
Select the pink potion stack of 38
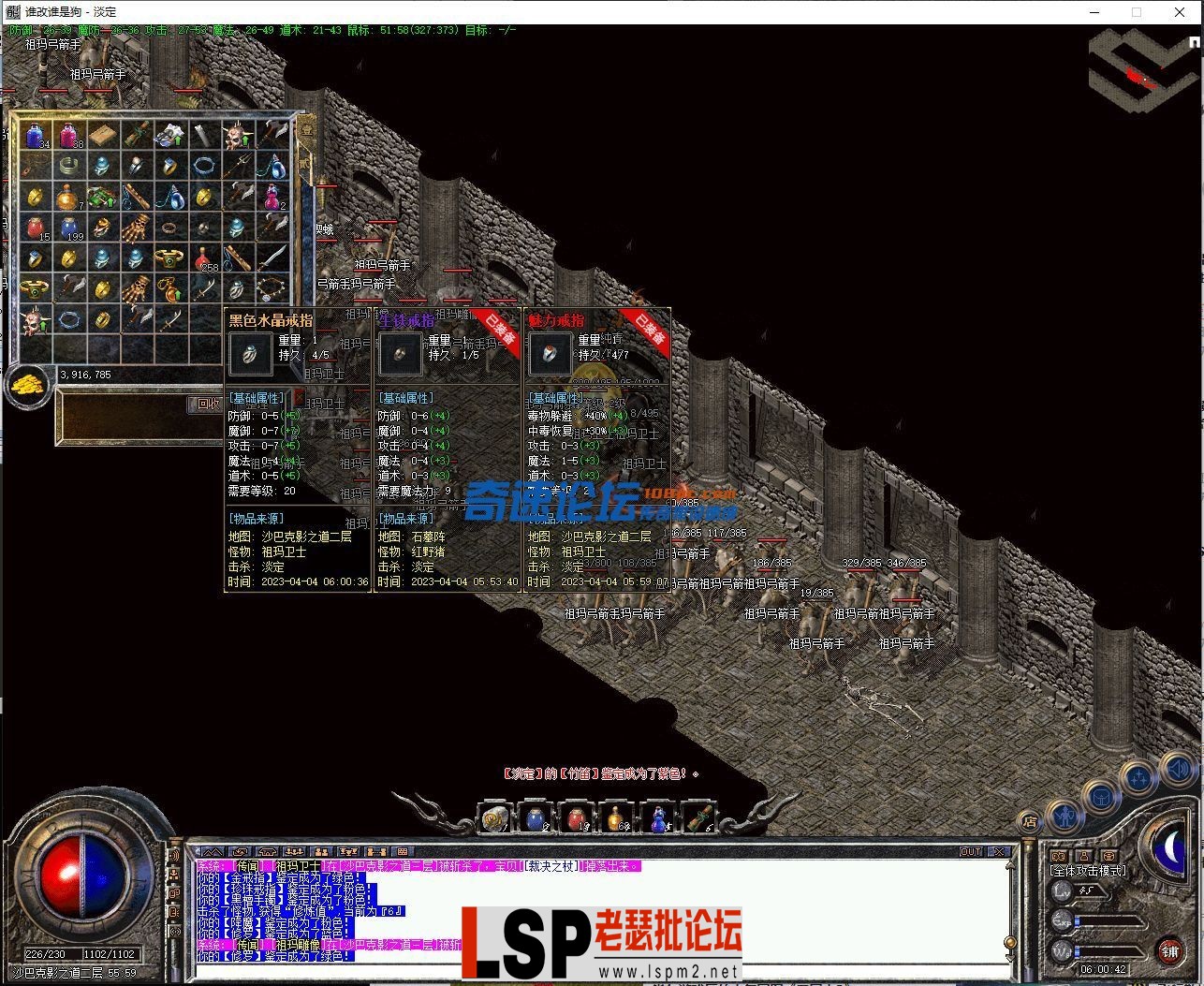[x=70, y=136]
